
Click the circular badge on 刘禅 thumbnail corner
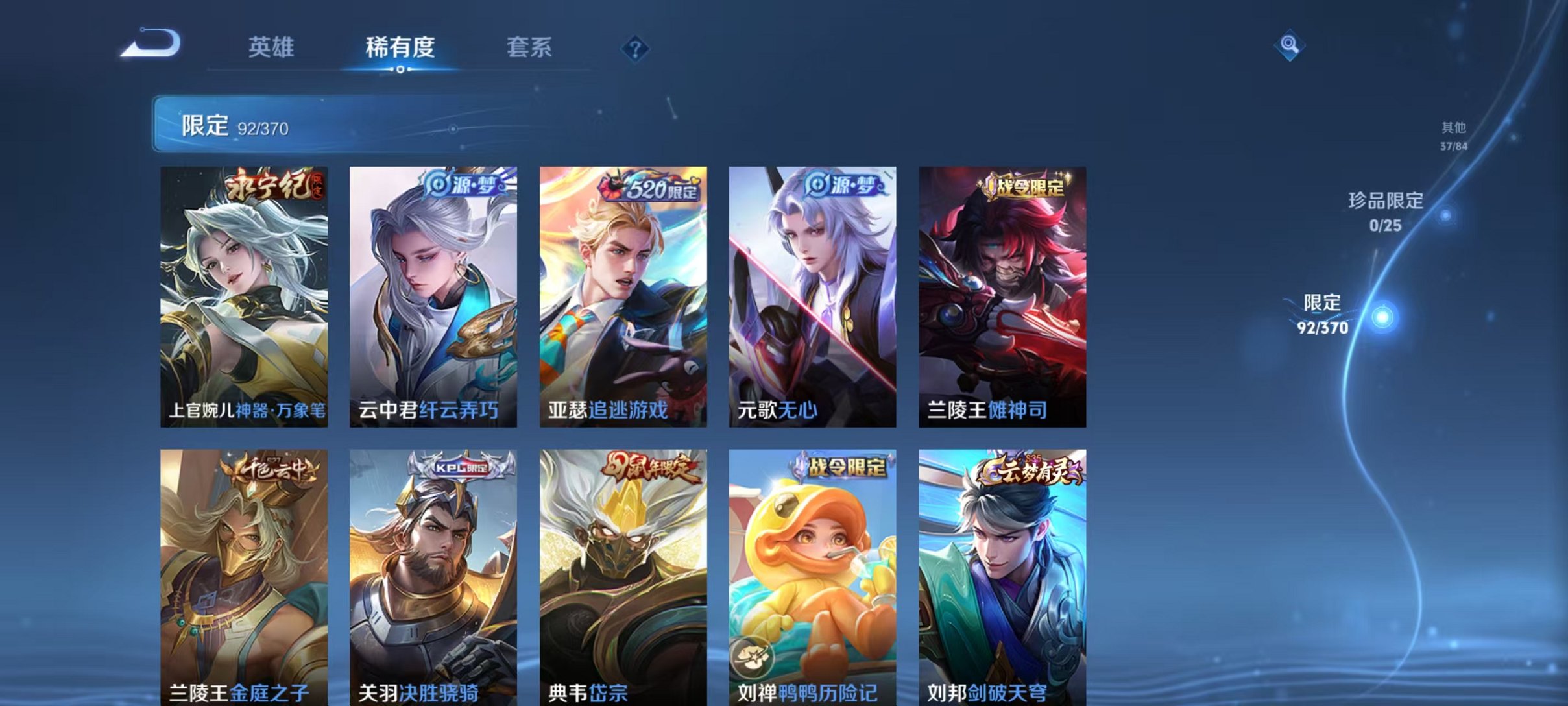754,658
